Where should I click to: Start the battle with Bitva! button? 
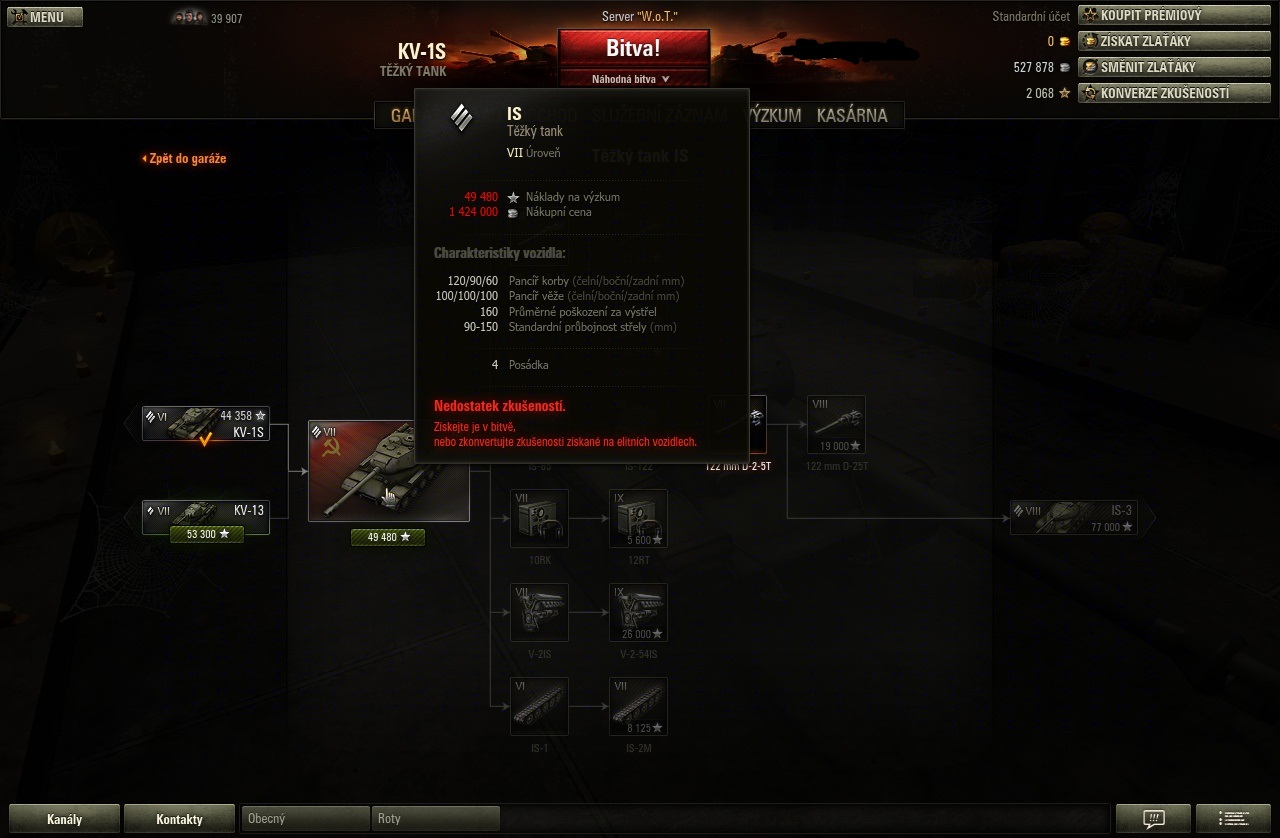coord(633,48)
